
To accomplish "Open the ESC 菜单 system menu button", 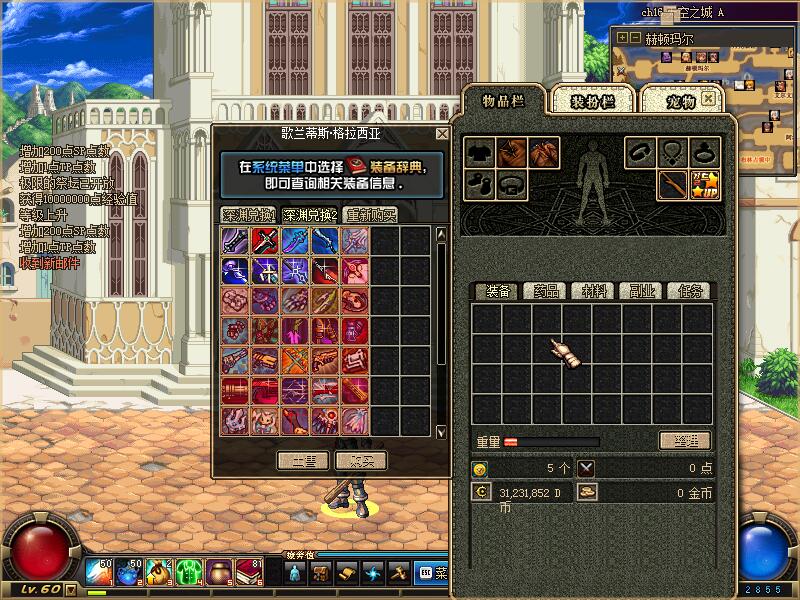I will pos(433,573).
